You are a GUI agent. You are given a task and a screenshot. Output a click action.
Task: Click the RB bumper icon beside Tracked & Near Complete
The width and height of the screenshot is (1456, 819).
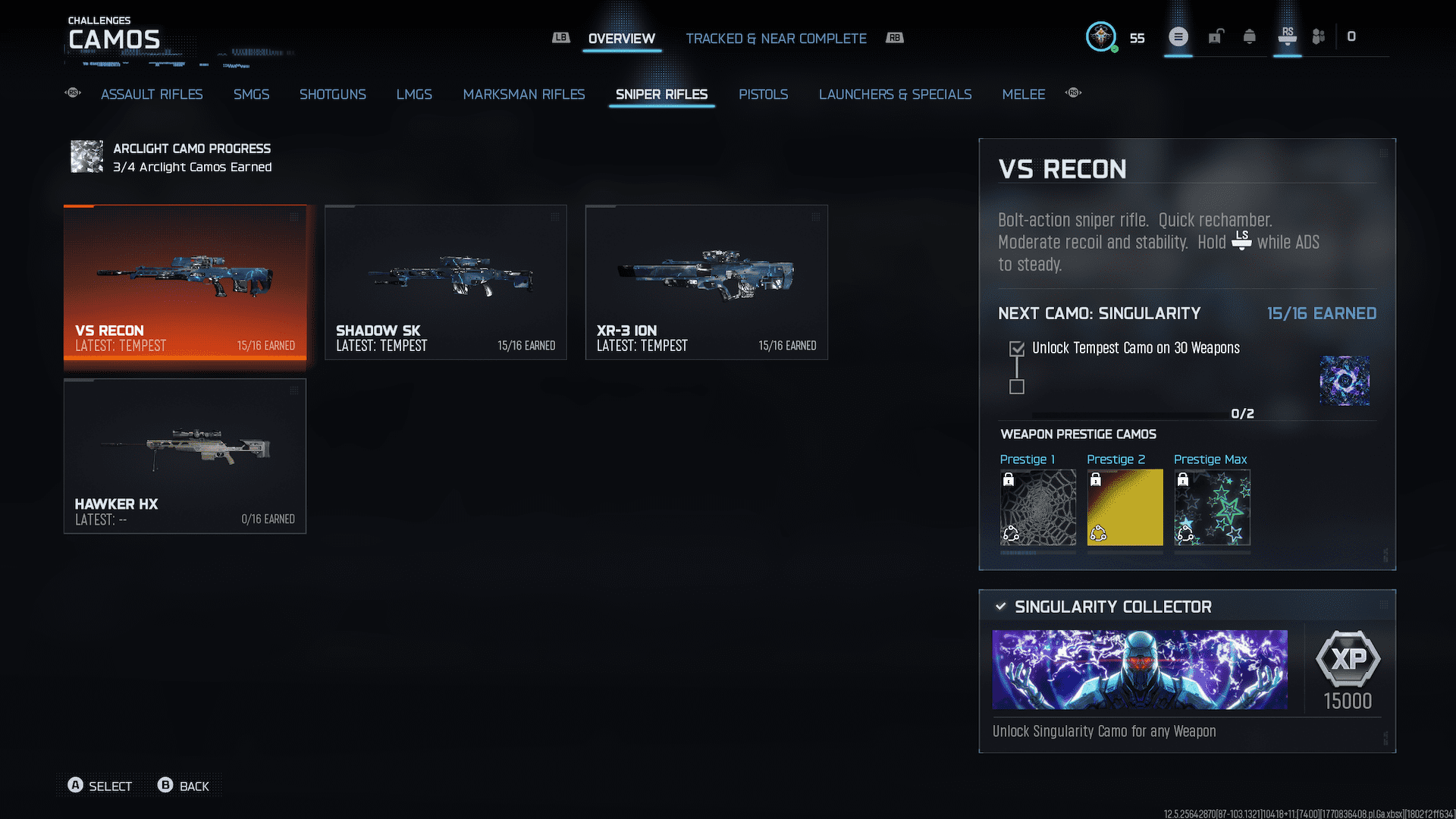[894, 37]
